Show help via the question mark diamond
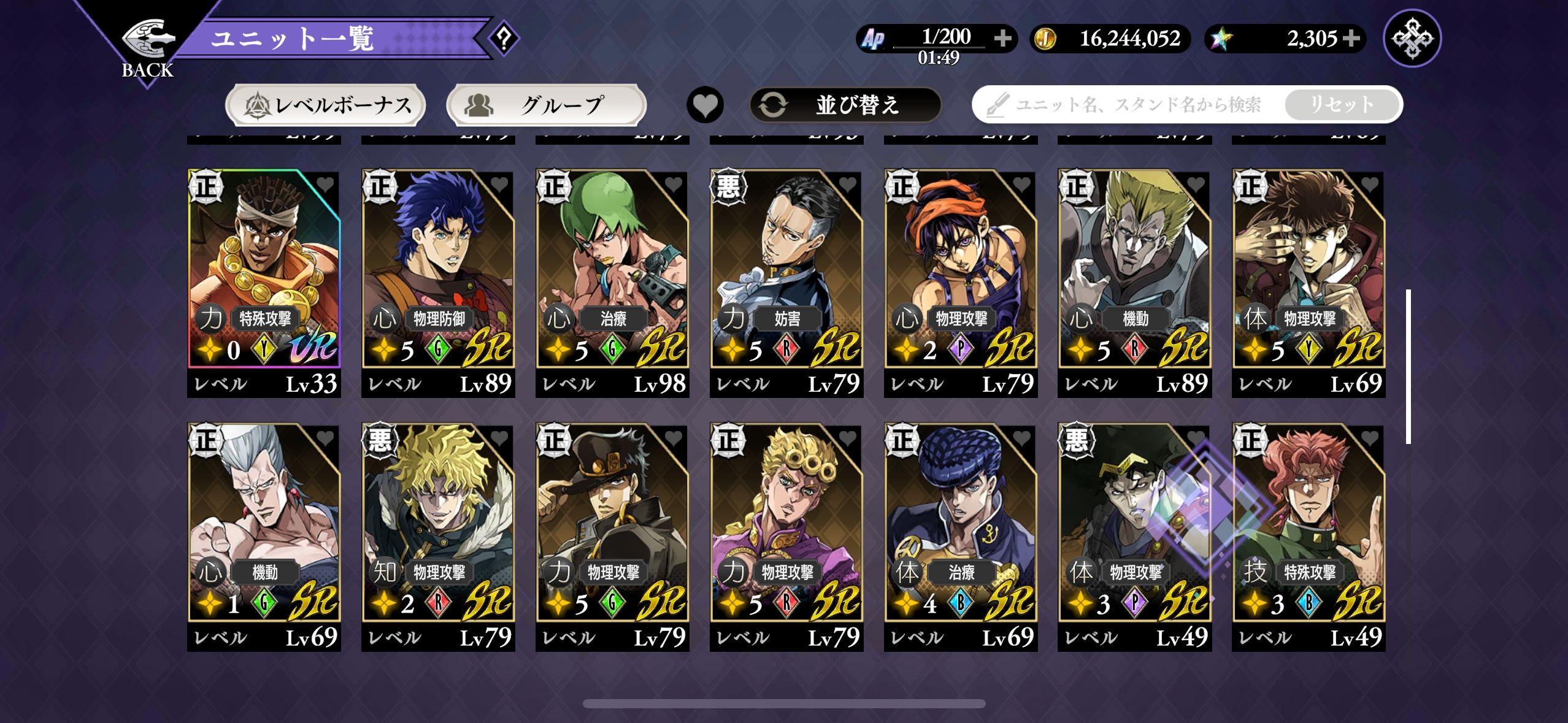This screenshot has width=1568, height=723. [x=504, y=39]
